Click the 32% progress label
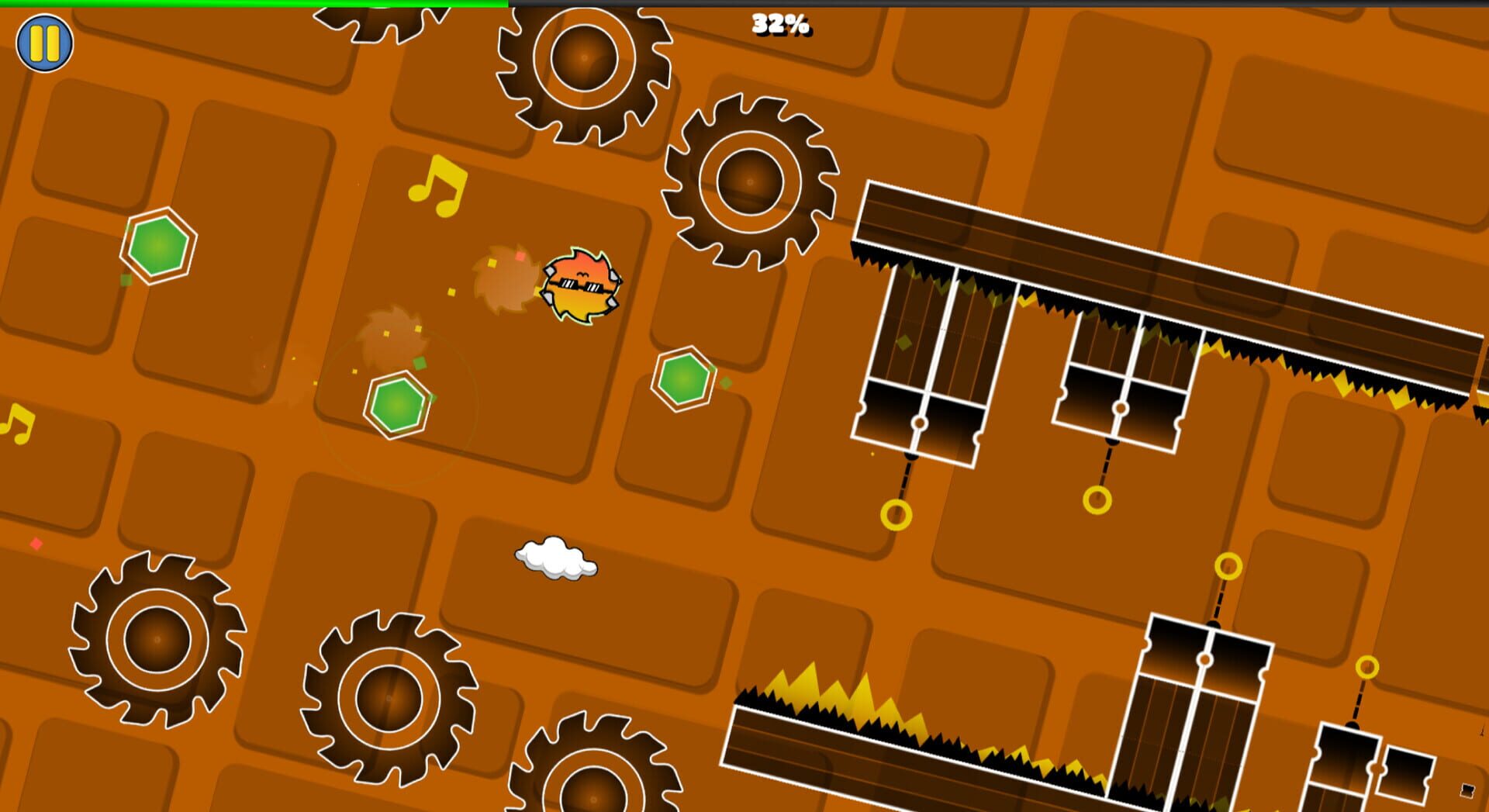 779,26
